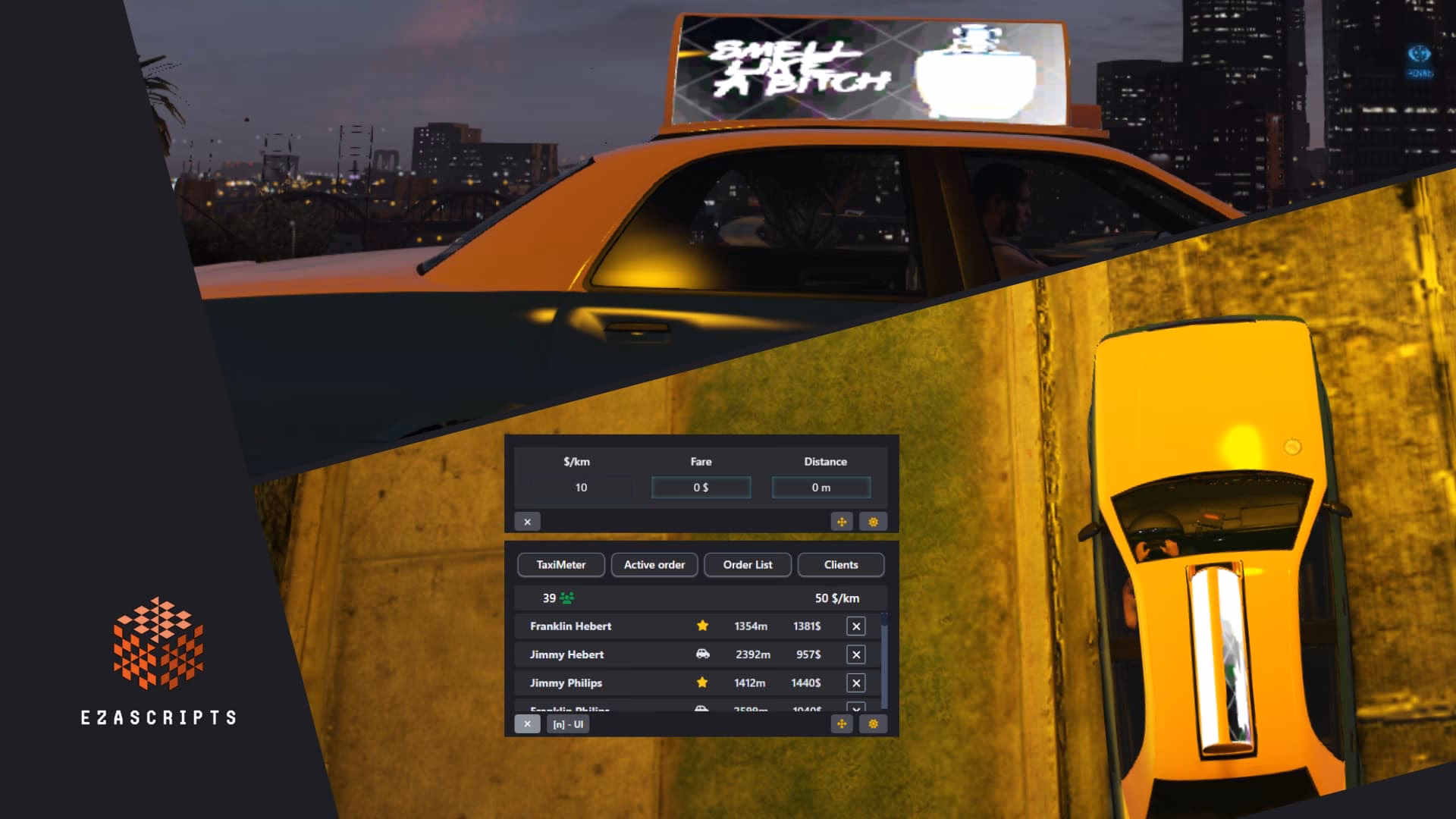1456x819 pixels.
Task: Switch to the Active order tab
Action: coord(654,565)
